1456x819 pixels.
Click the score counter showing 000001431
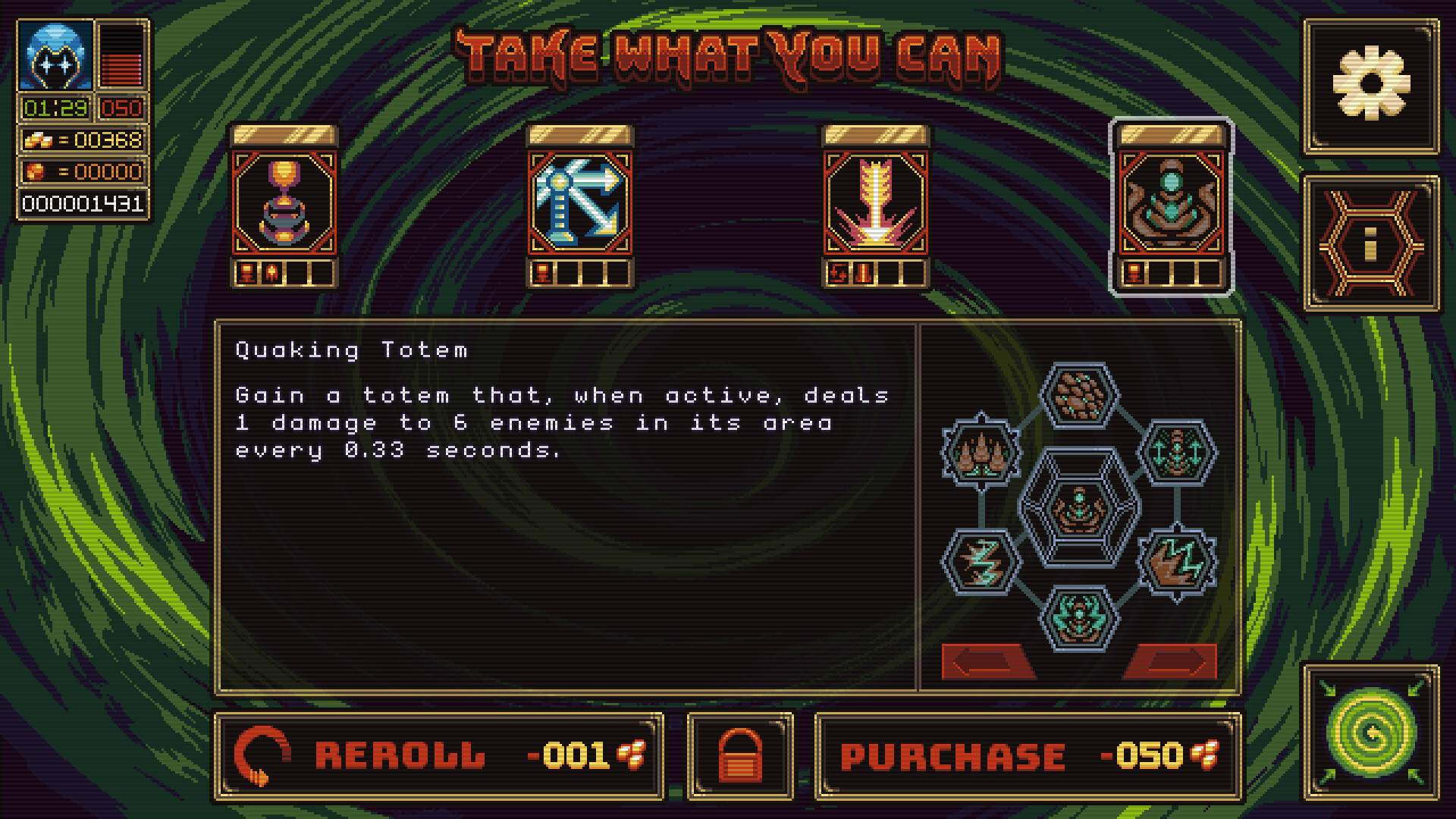(80, 203)
